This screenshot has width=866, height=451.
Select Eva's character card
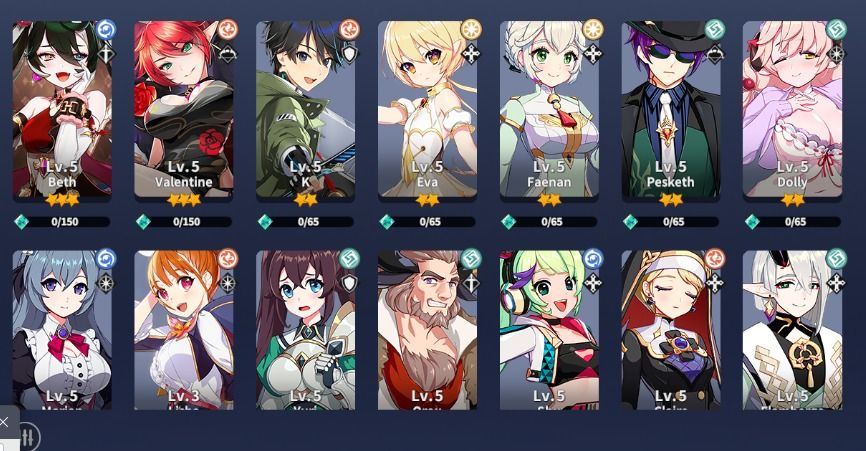428,110
